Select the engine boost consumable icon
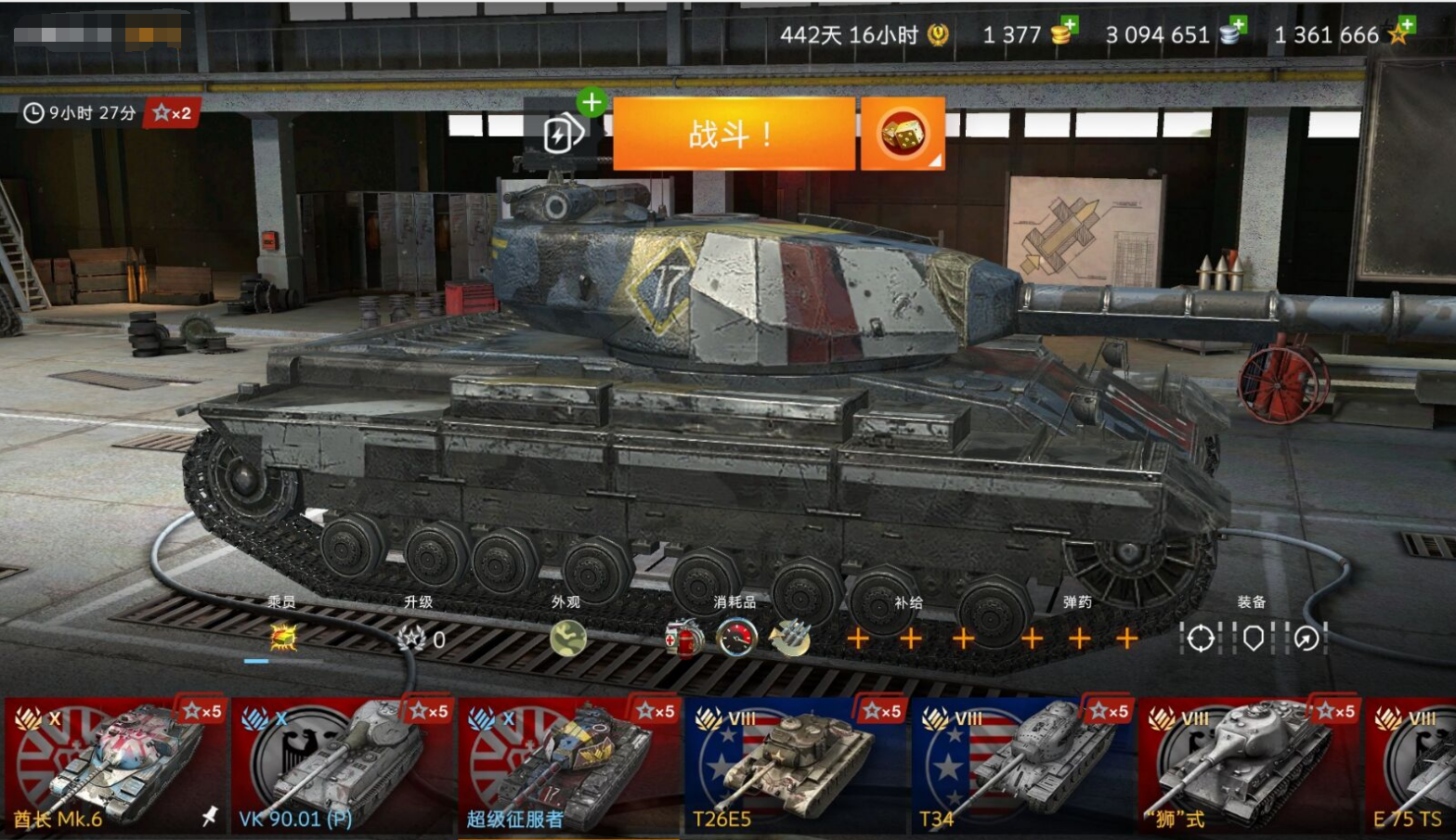 click(735, 639)
